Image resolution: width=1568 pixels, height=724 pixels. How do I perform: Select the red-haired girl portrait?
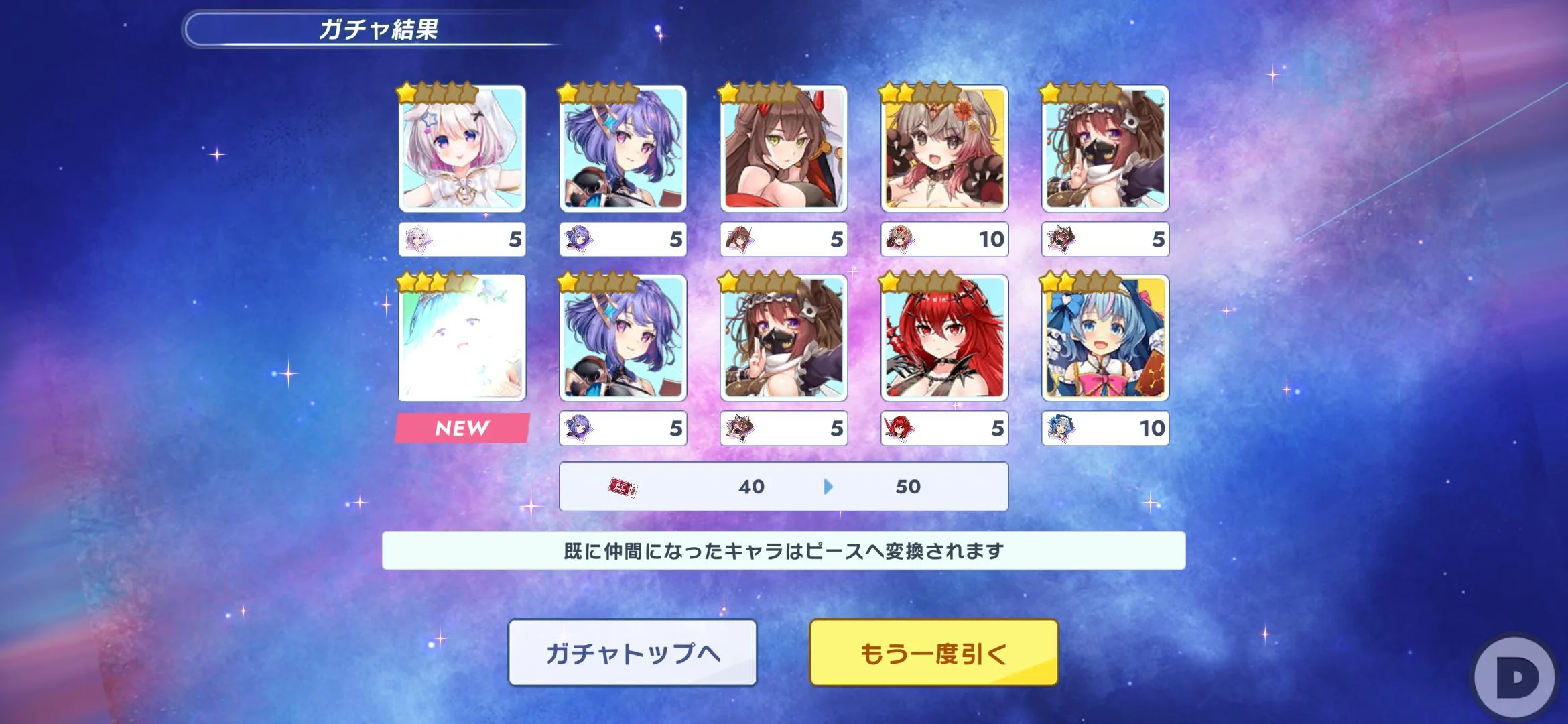944,338
